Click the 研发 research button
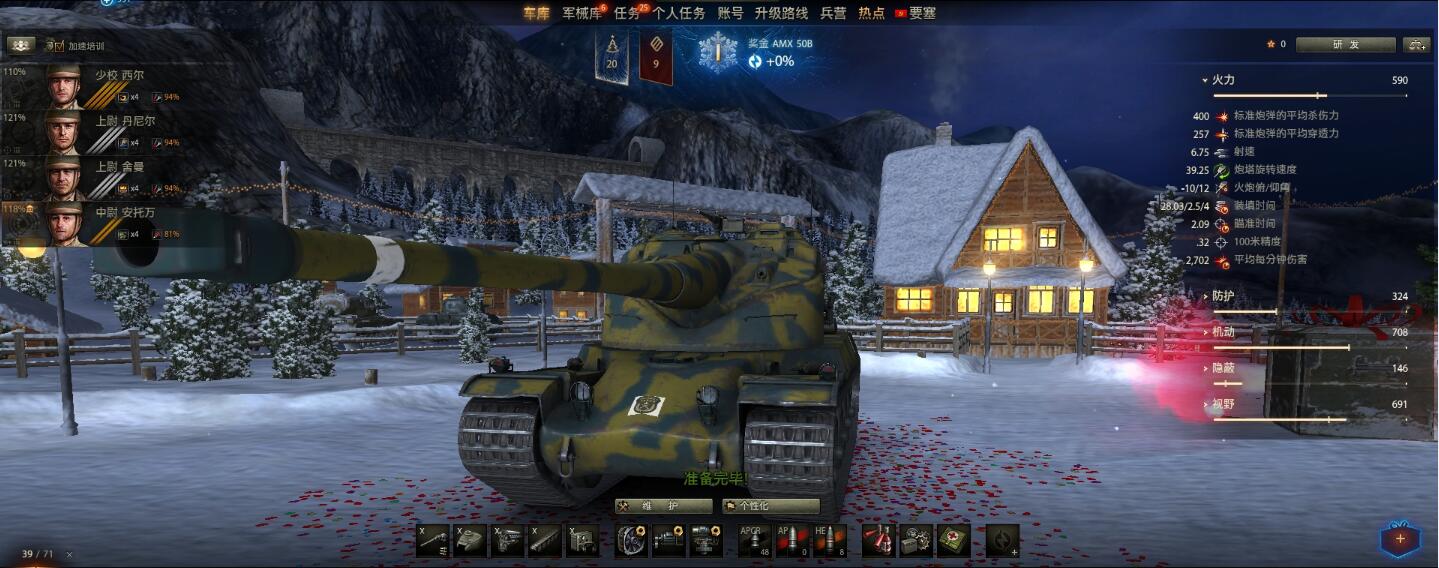 [1345, 44]
